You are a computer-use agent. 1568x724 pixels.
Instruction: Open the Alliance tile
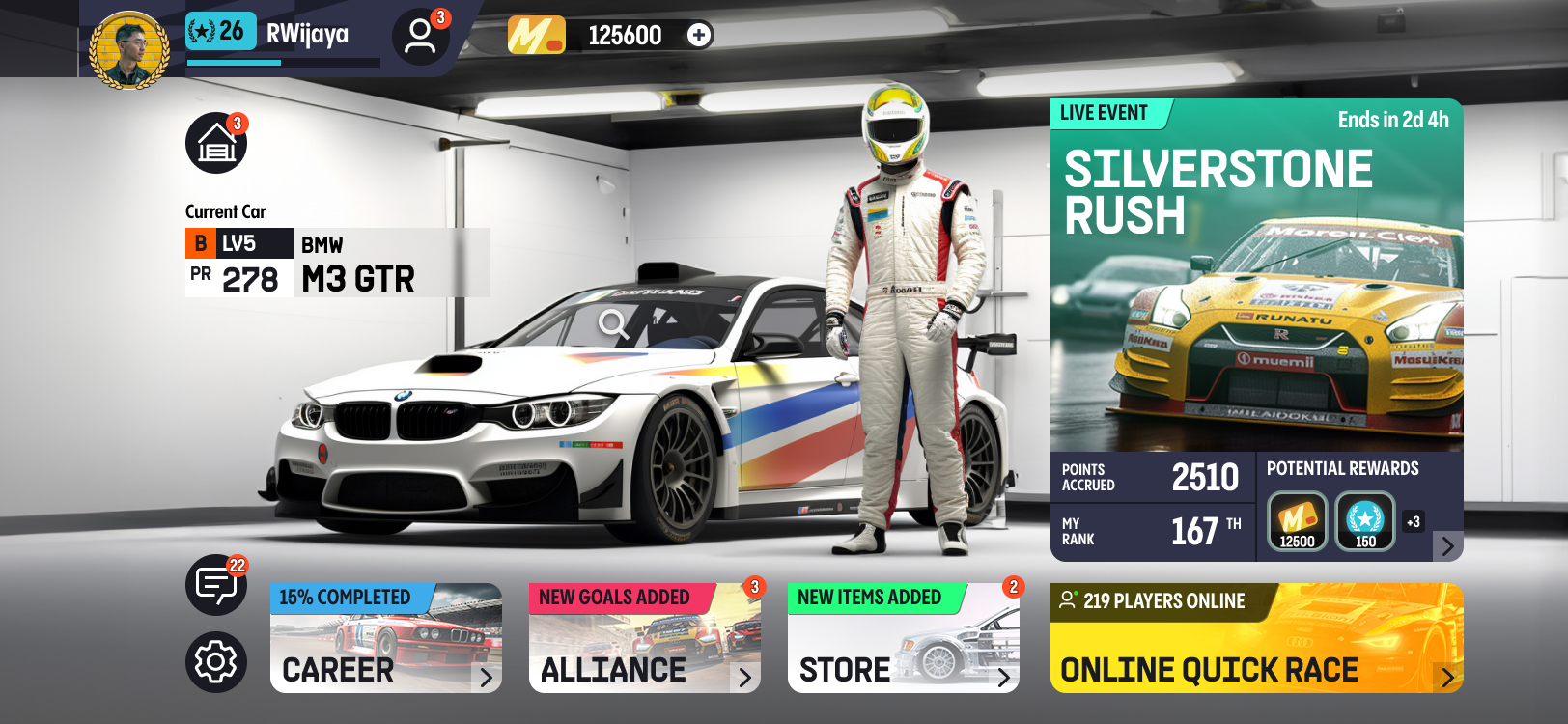tap(644, 638)
